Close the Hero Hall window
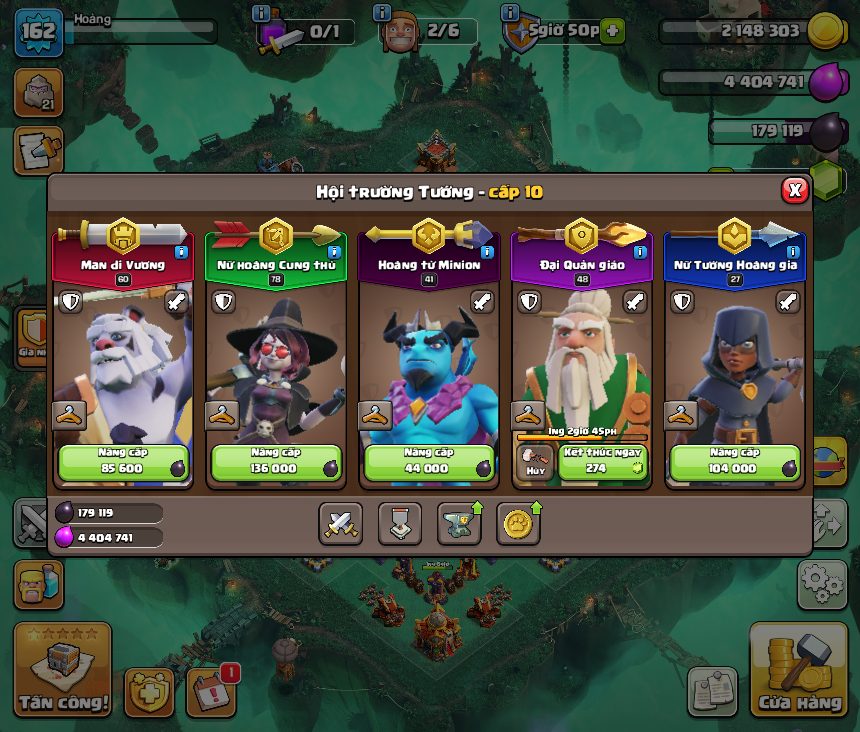Viewport: 860px width, 732px height. [794, 190]
